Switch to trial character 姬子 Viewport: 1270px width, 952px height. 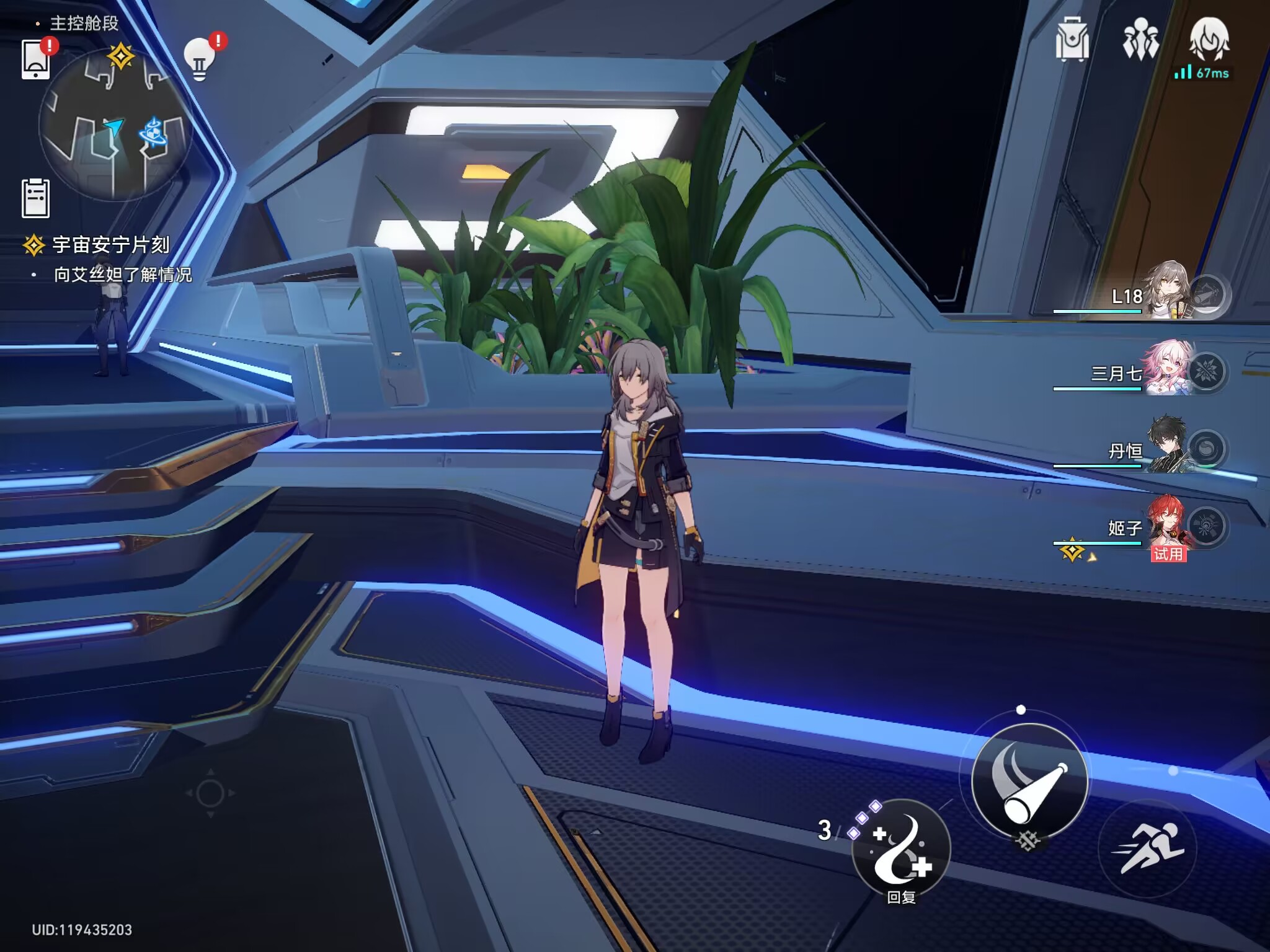[x=1166, y=526]
